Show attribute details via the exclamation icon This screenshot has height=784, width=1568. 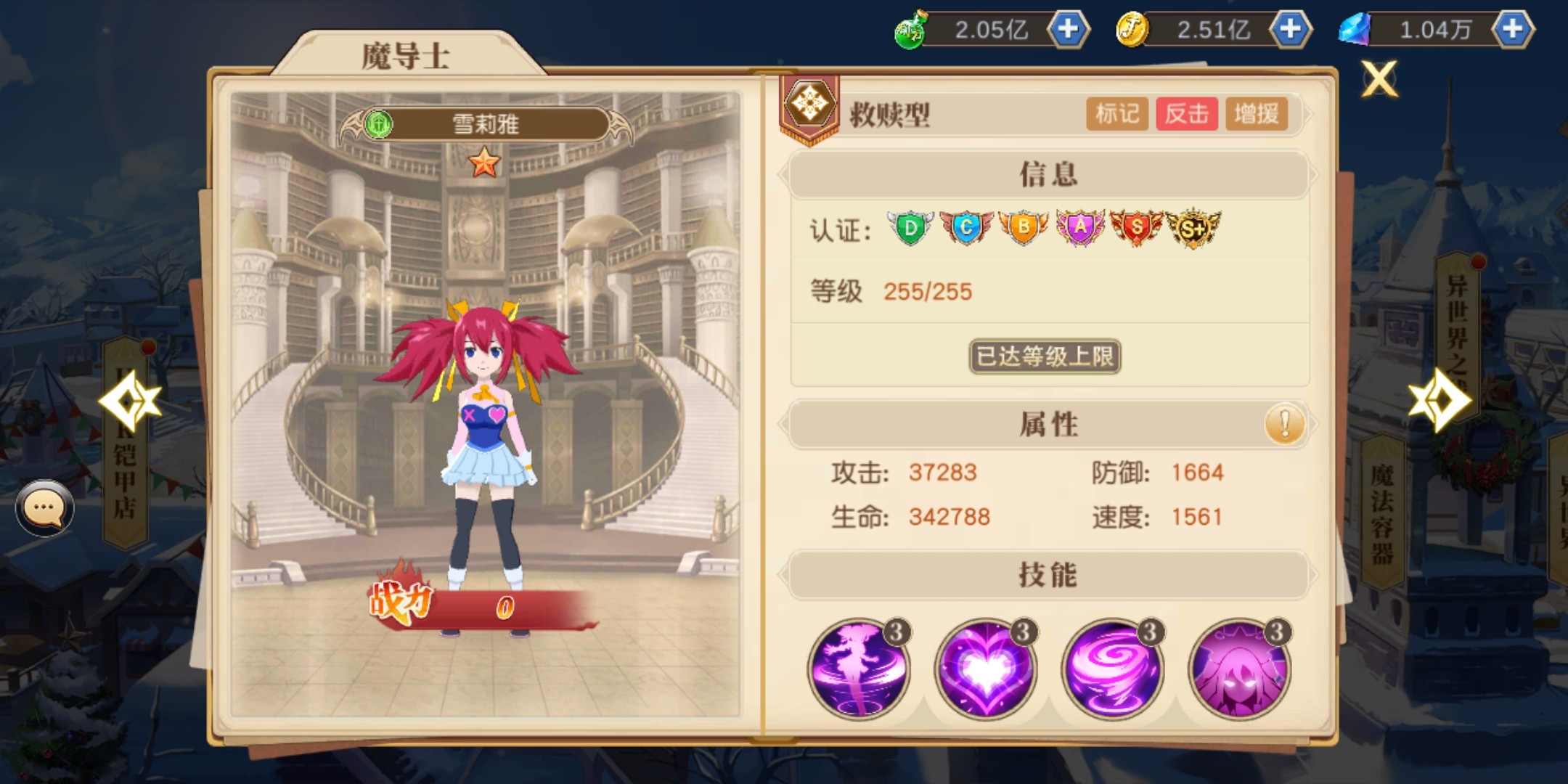(x=1284, y=424)
